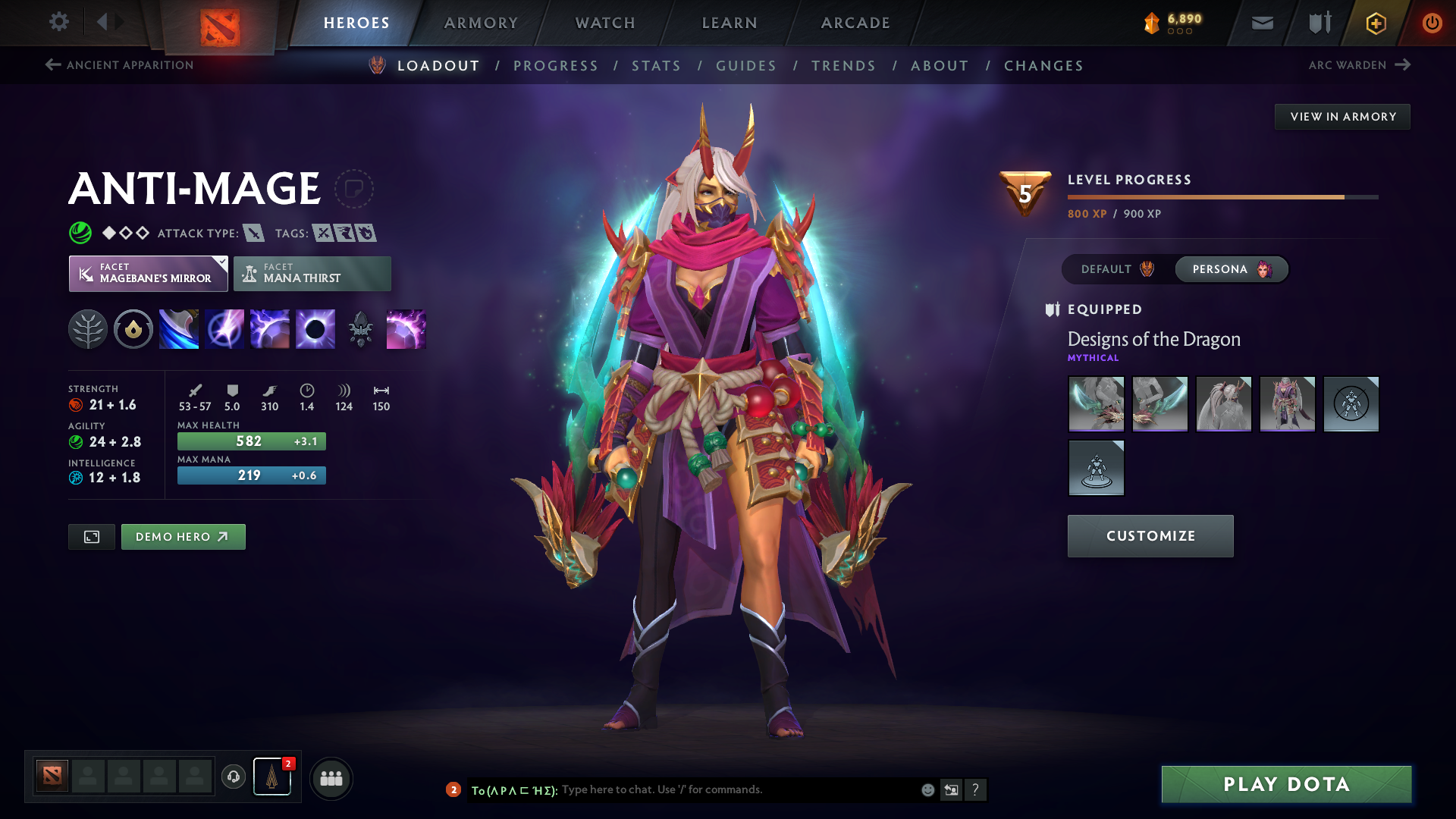The image size is (1456, 819).
Task: Select the Mana Break ability icon
Action: [178, 328]
